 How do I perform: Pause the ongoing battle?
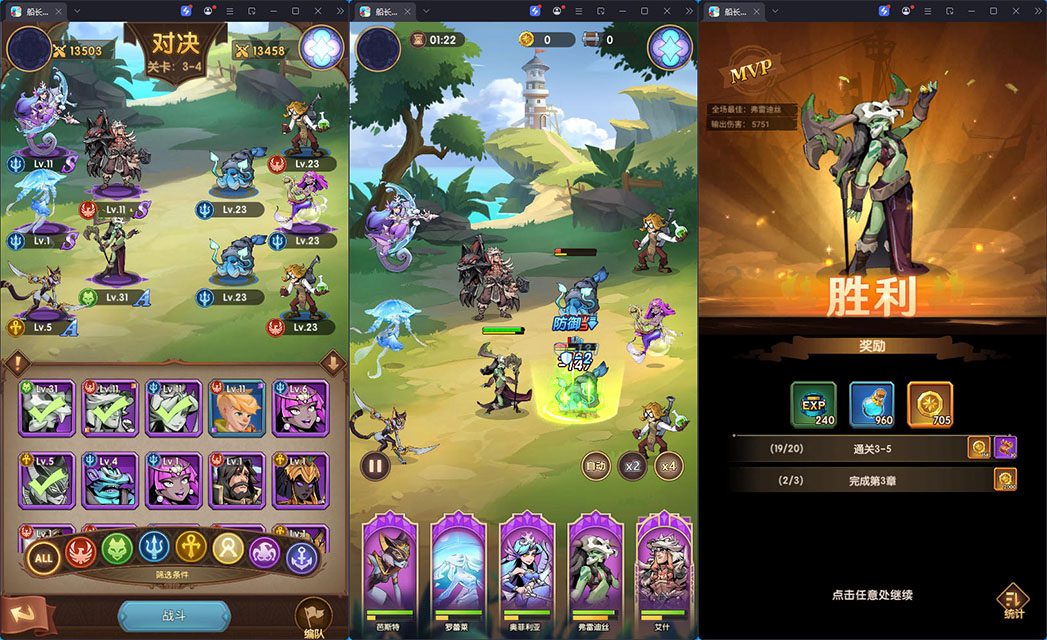coord(375,465)
